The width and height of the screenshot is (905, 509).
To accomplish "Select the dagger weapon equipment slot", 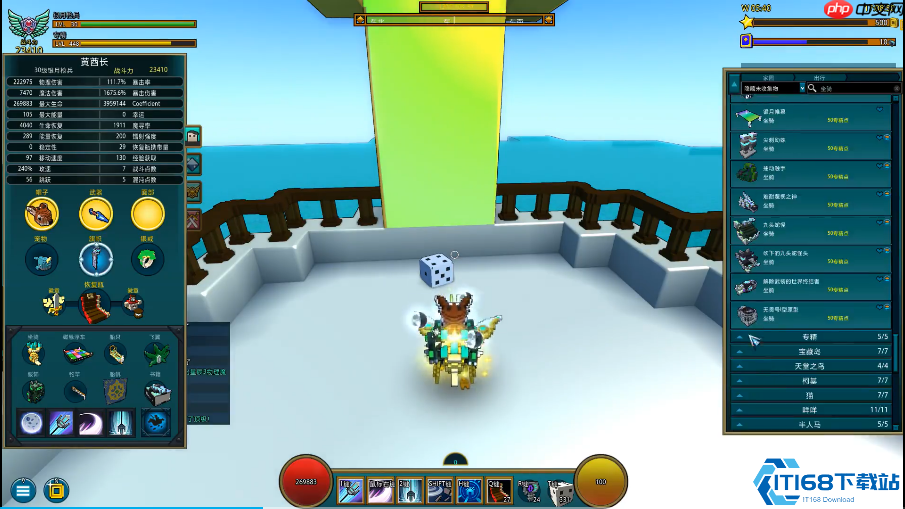I will point(95,213).
